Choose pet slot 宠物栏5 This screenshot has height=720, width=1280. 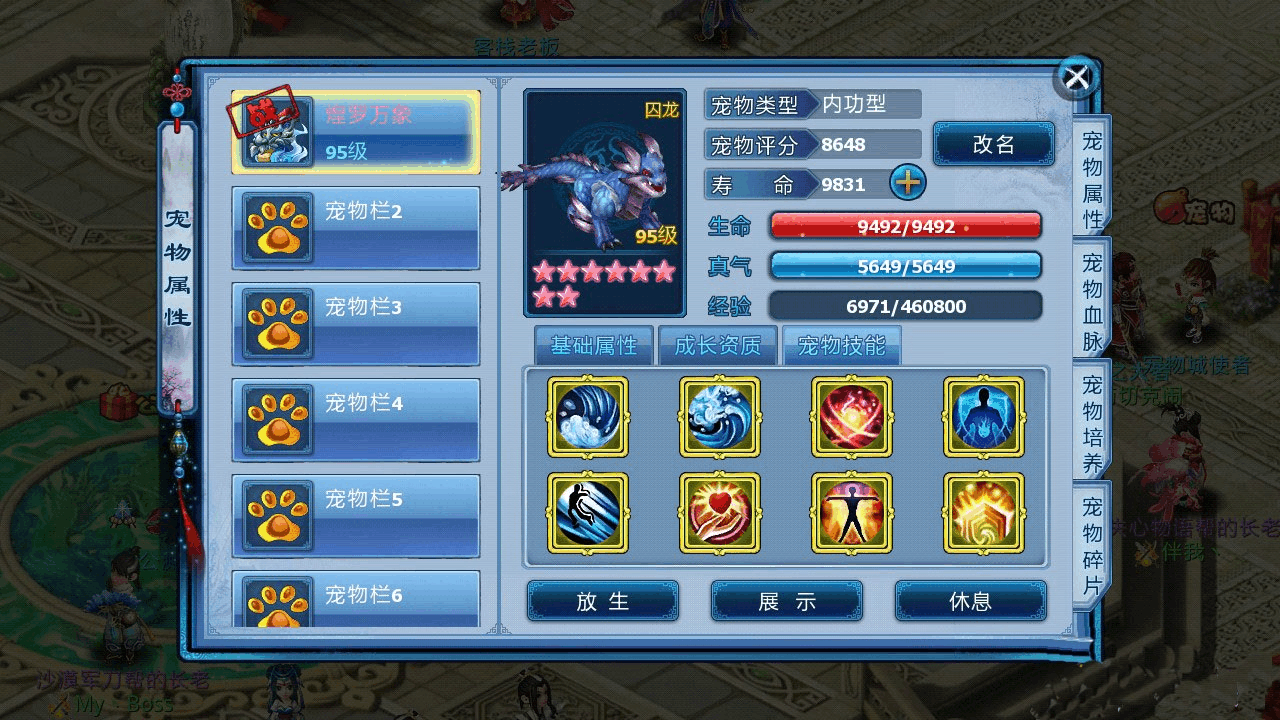pos(356,515)
